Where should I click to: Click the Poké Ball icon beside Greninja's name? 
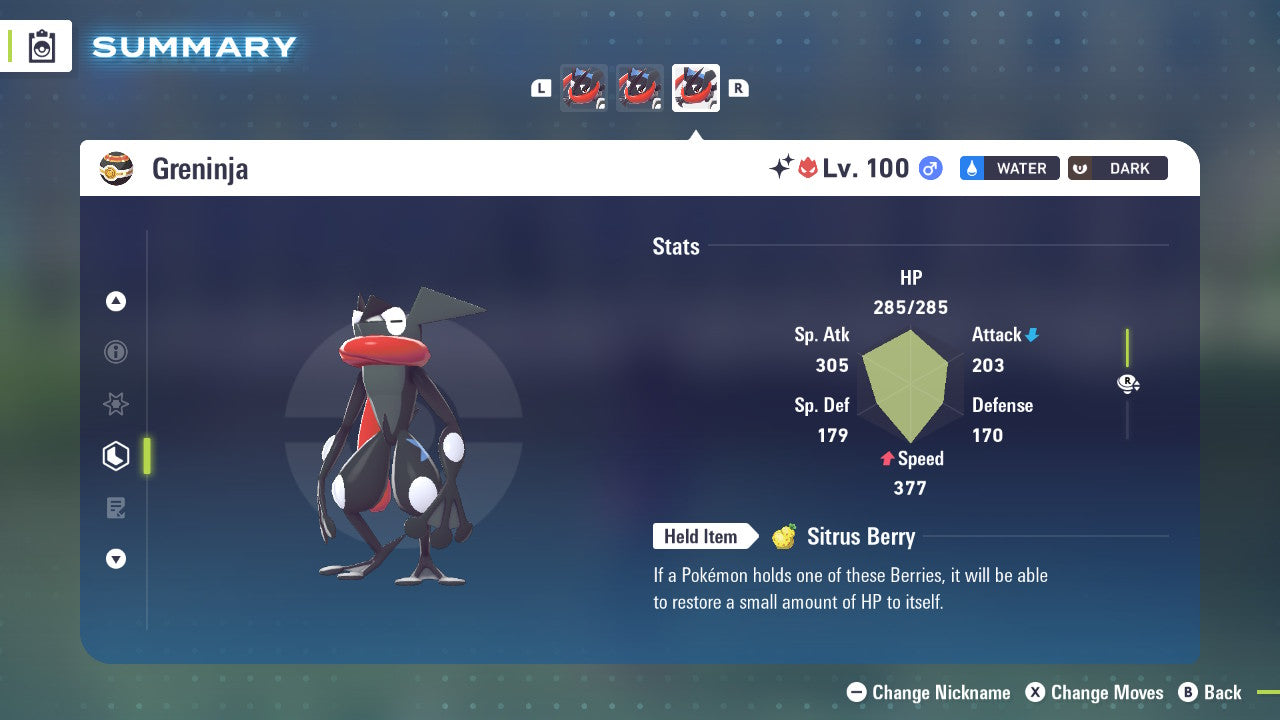116,168
